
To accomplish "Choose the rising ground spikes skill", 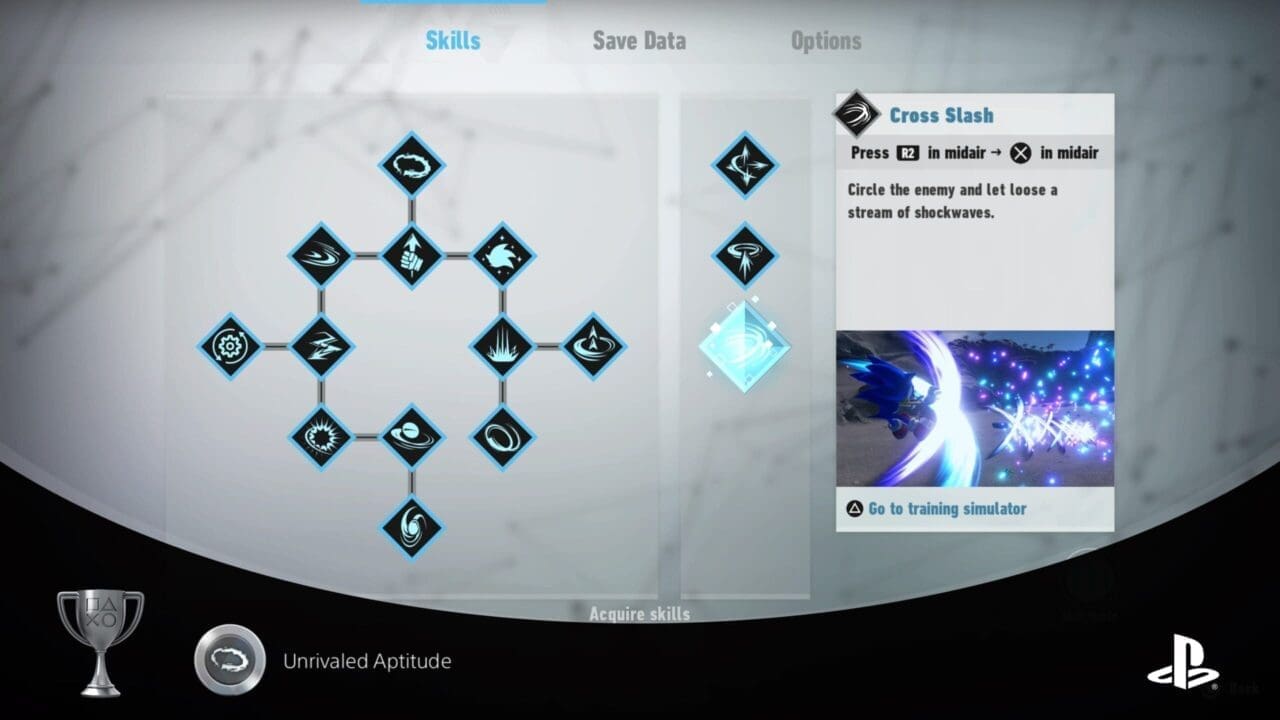I will (x=502, y=347).
